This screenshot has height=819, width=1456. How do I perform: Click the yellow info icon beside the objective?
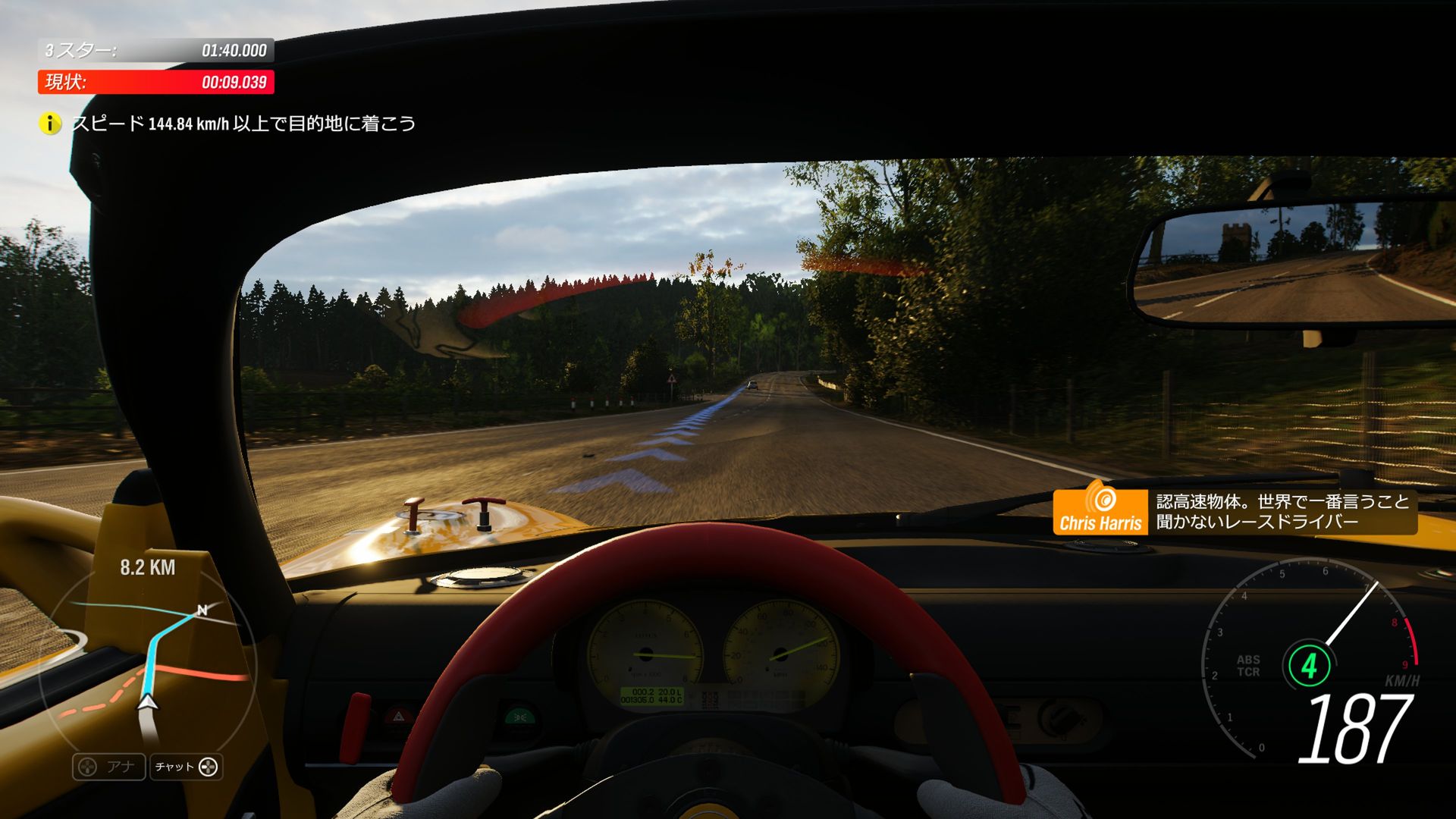[x=50, y=124]
